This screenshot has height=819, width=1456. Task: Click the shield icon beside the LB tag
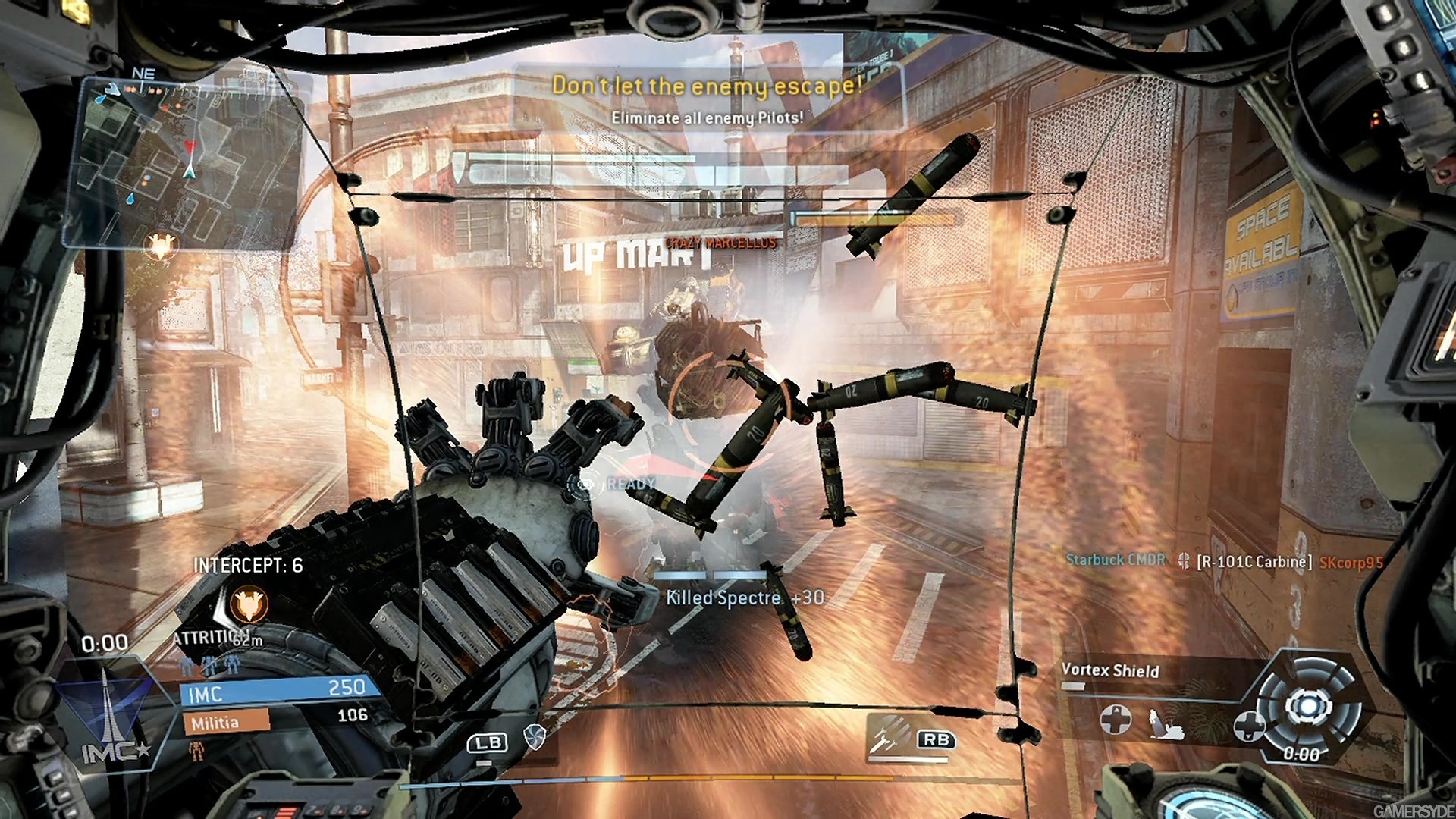coord(535,736)
